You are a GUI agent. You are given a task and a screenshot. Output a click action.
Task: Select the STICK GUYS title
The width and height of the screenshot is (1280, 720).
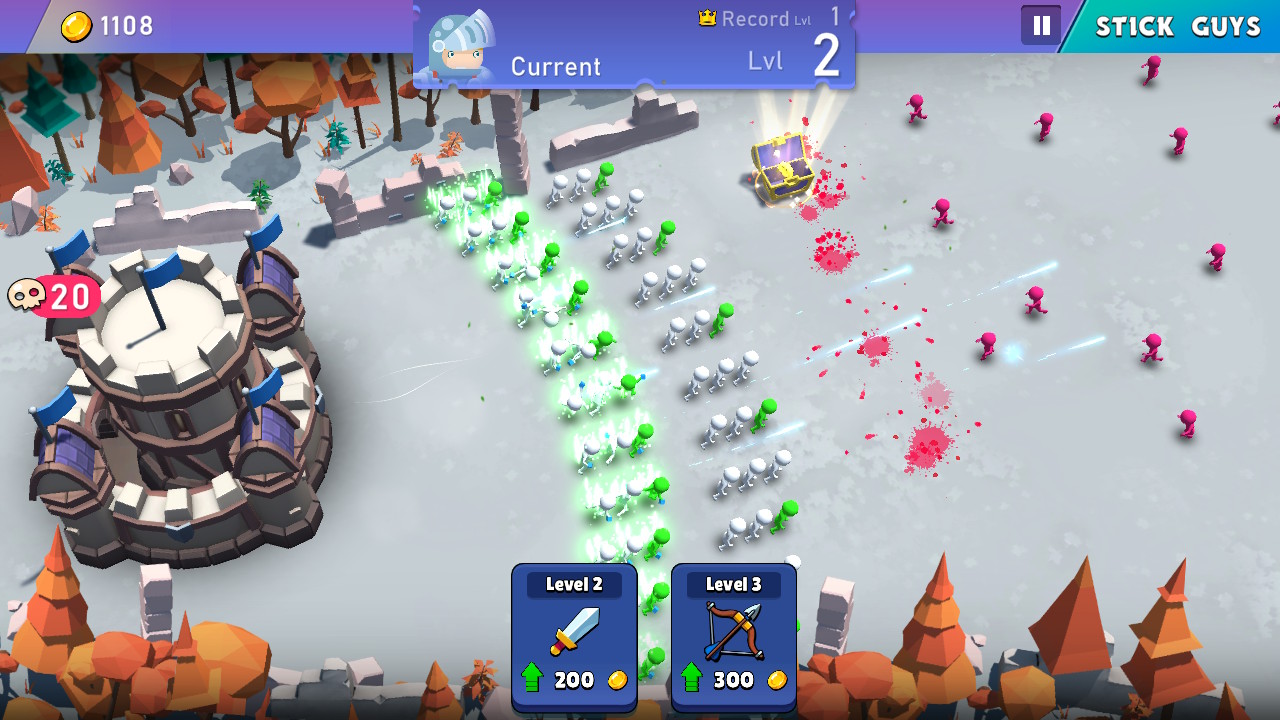click(1176, 26)
